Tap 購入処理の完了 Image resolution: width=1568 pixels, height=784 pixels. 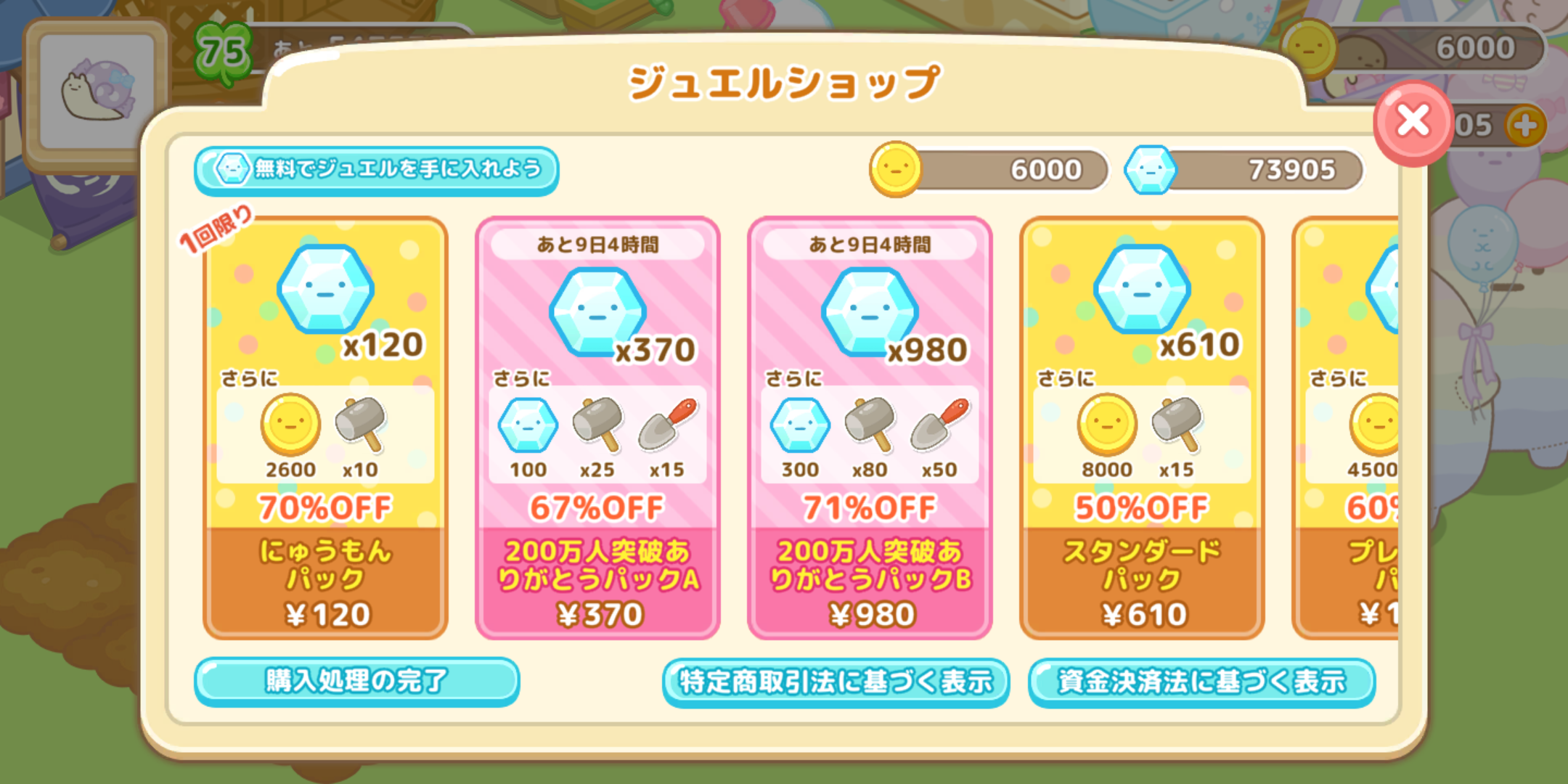357,681
